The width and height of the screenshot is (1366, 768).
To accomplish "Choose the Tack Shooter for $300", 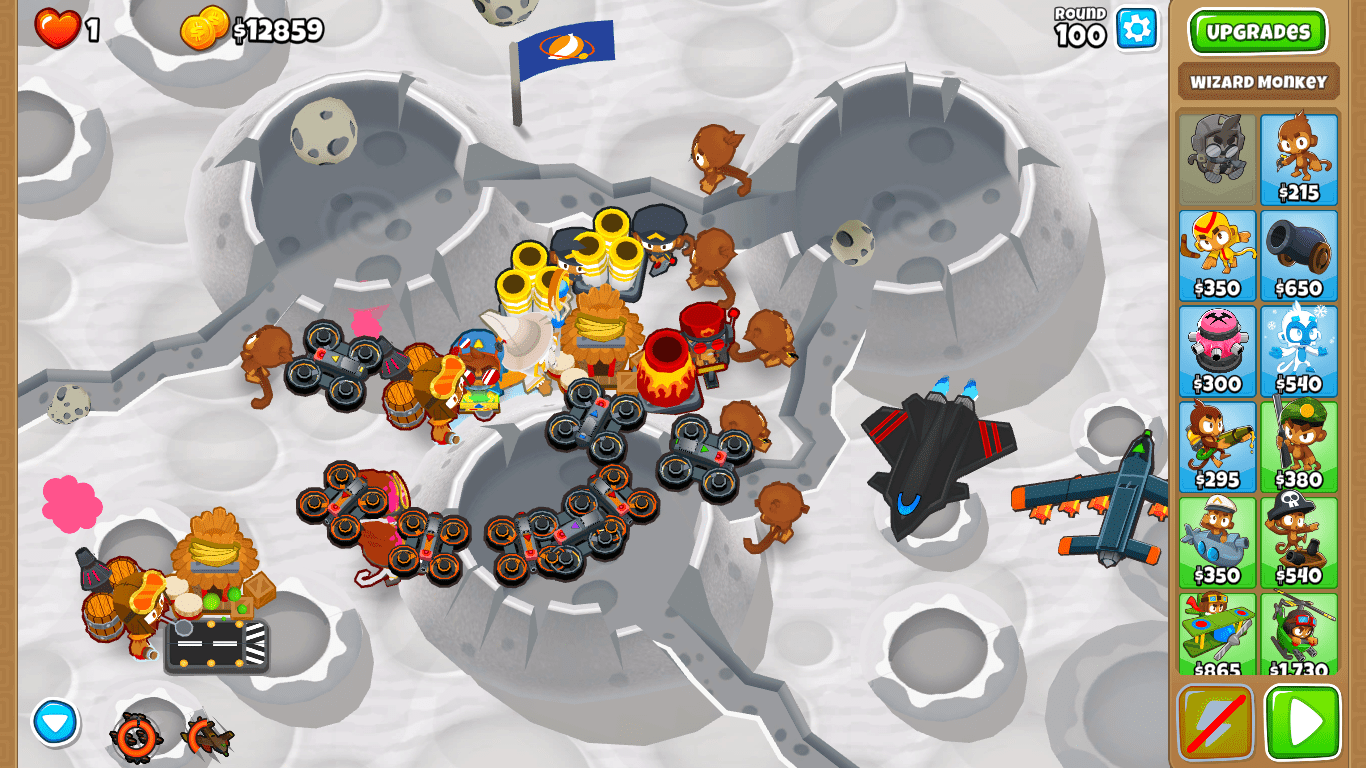I will pos(1218,348).
